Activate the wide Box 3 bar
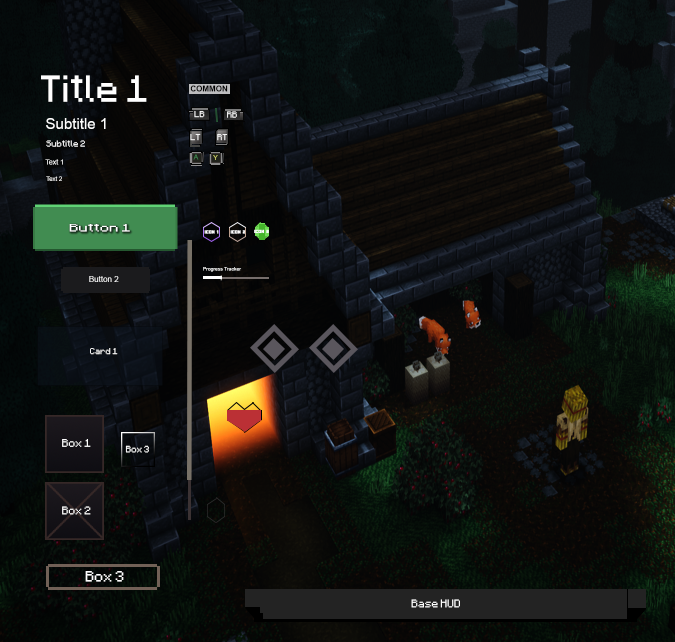 103,577
